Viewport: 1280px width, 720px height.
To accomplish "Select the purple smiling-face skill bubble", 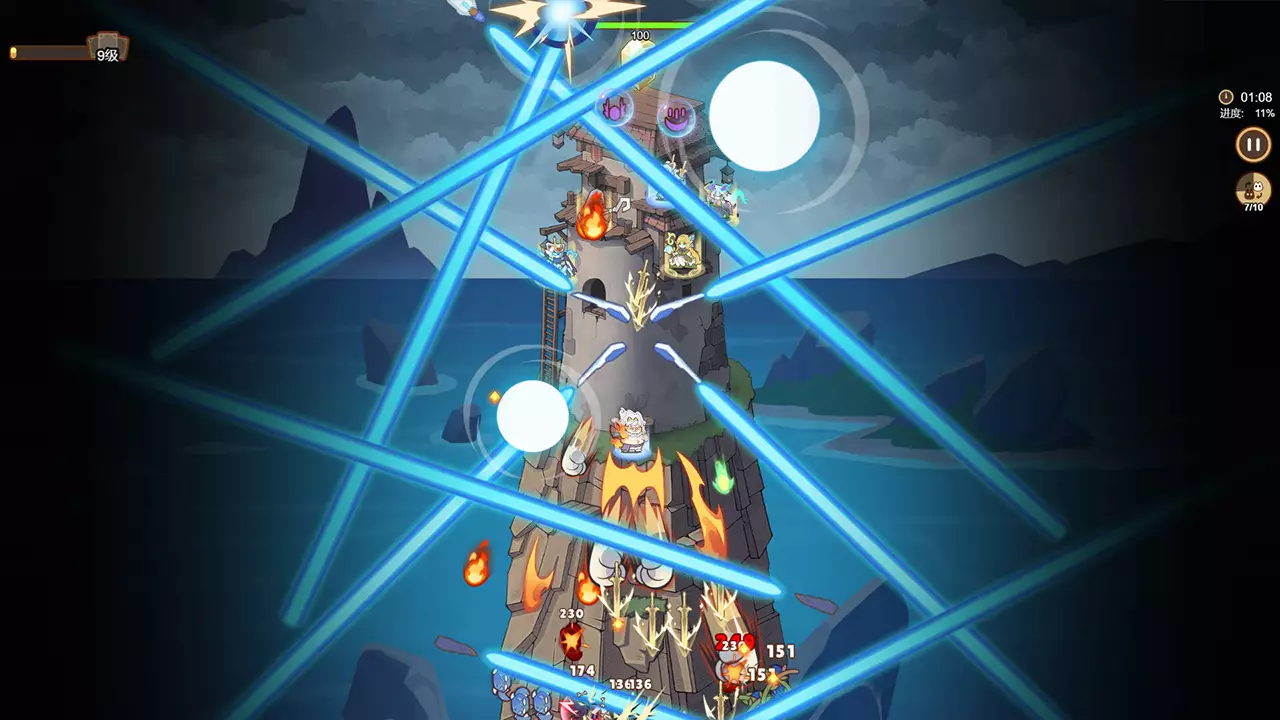I will tap(678, 117).
